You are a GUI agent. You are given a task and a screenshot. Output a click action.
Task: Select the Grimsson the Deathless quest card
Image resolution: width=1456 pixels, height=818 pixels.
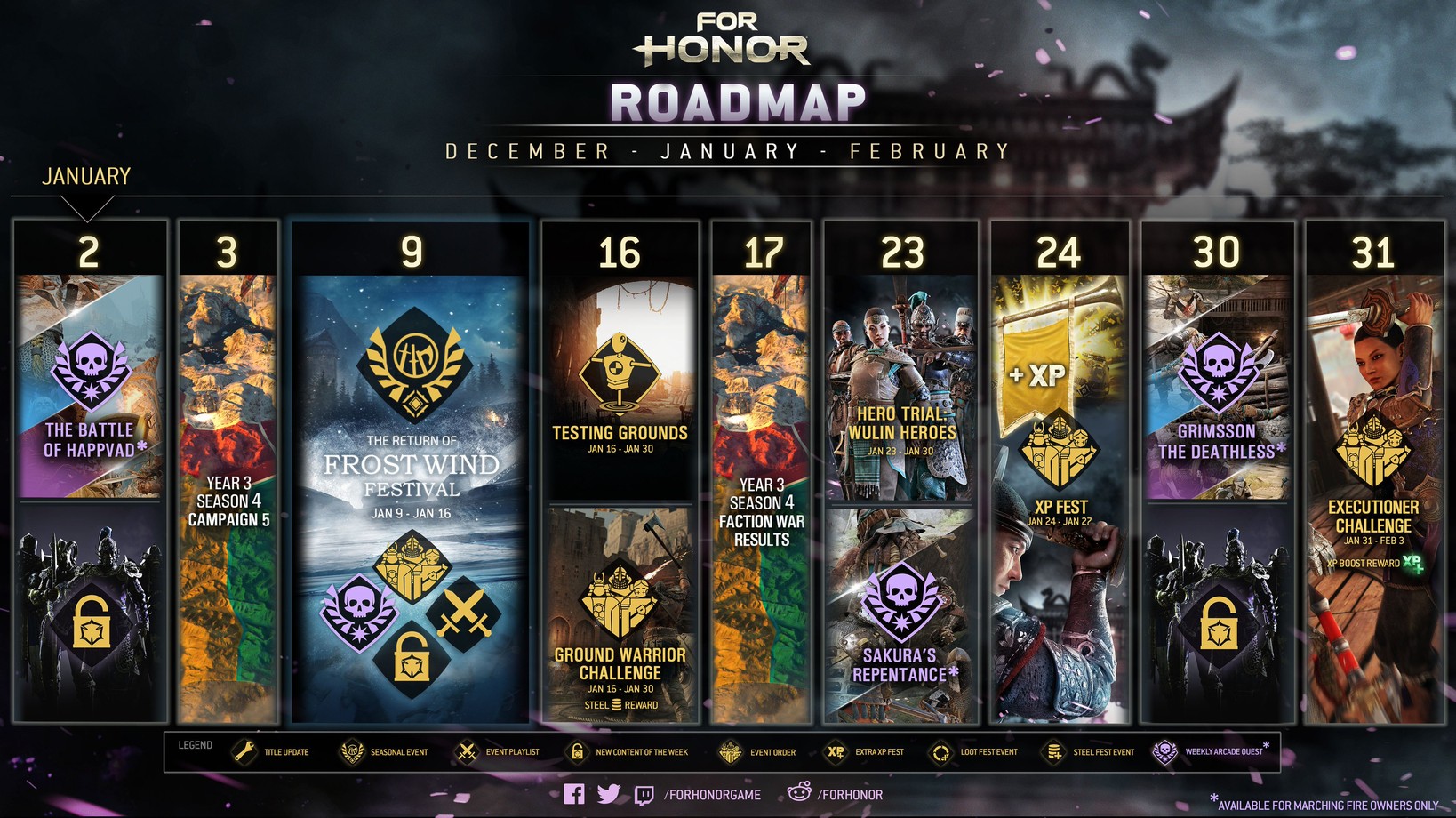1217,389
